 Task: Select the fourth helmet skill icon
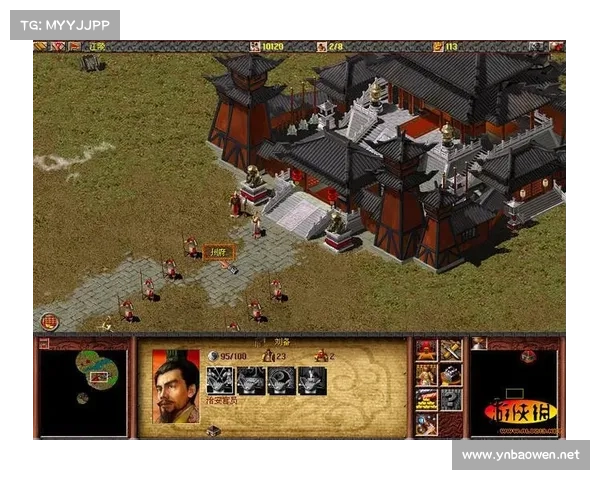pos(312,380)
